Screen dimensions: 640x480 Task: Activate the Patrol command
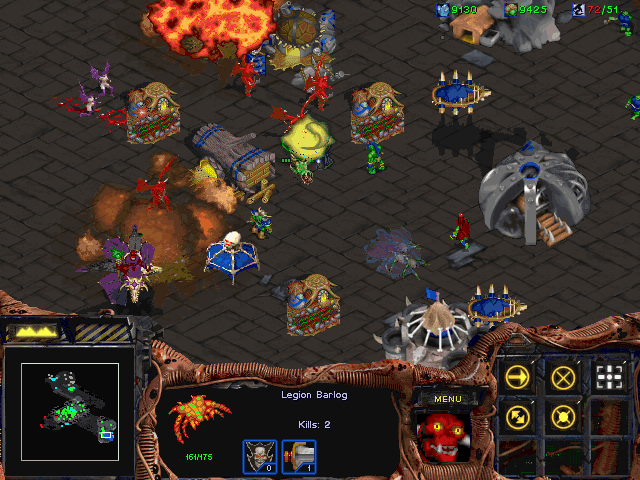[519, 415]
